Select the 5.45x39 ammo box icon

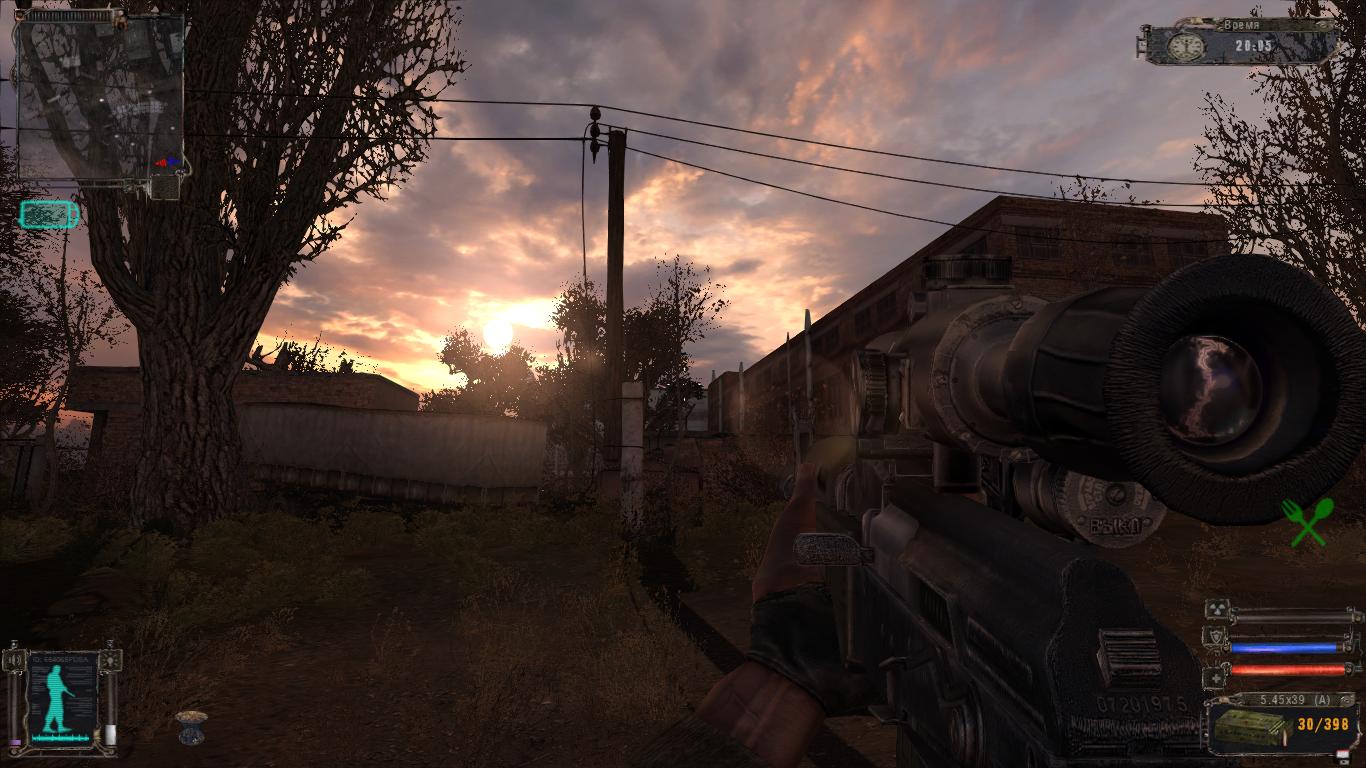pyautogui.click(x=1248, y=728)
